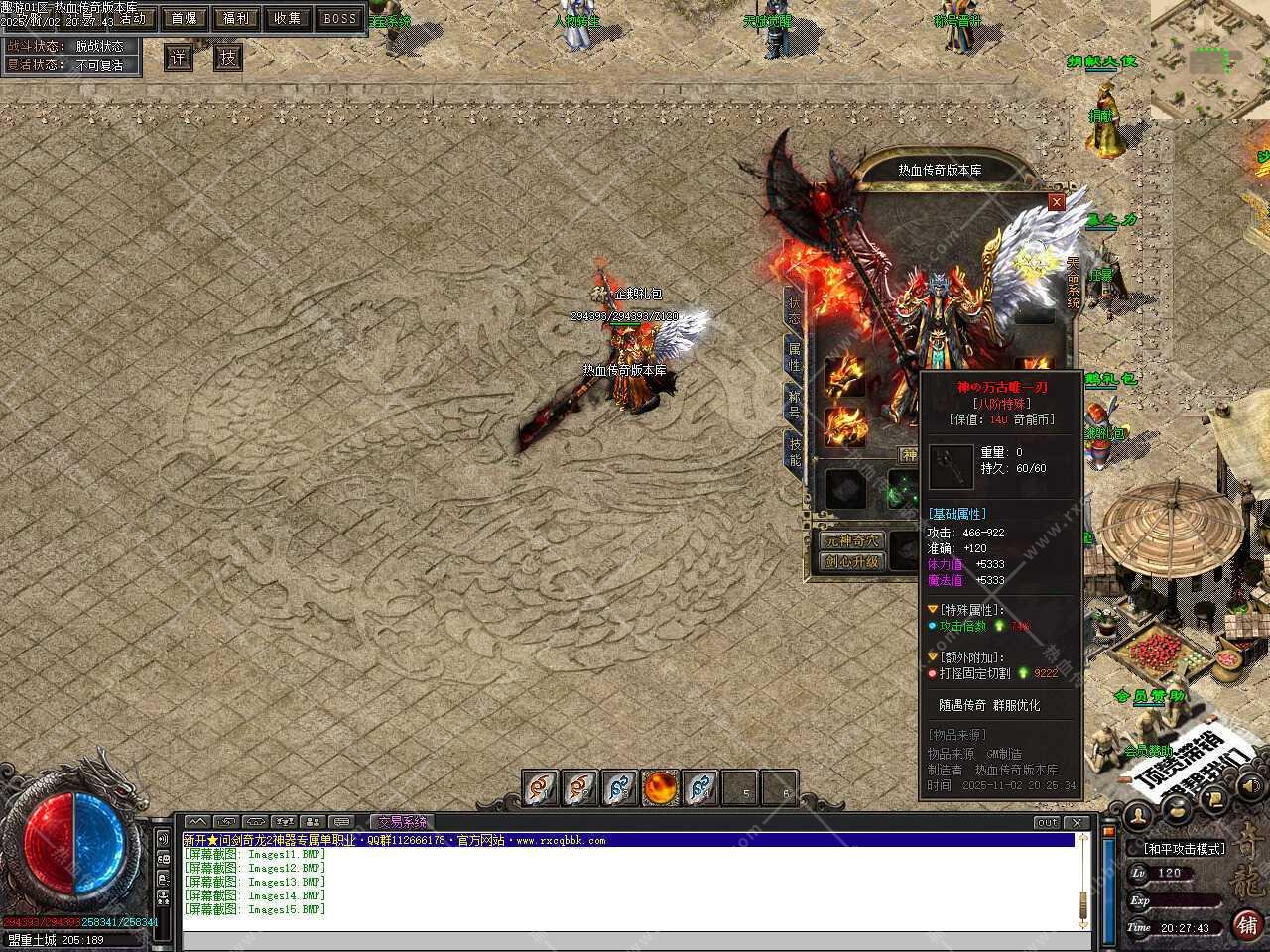1270x952 pixels.
Task: Close the chat window
Action: pyautogui.click(x=1077, y=822)
